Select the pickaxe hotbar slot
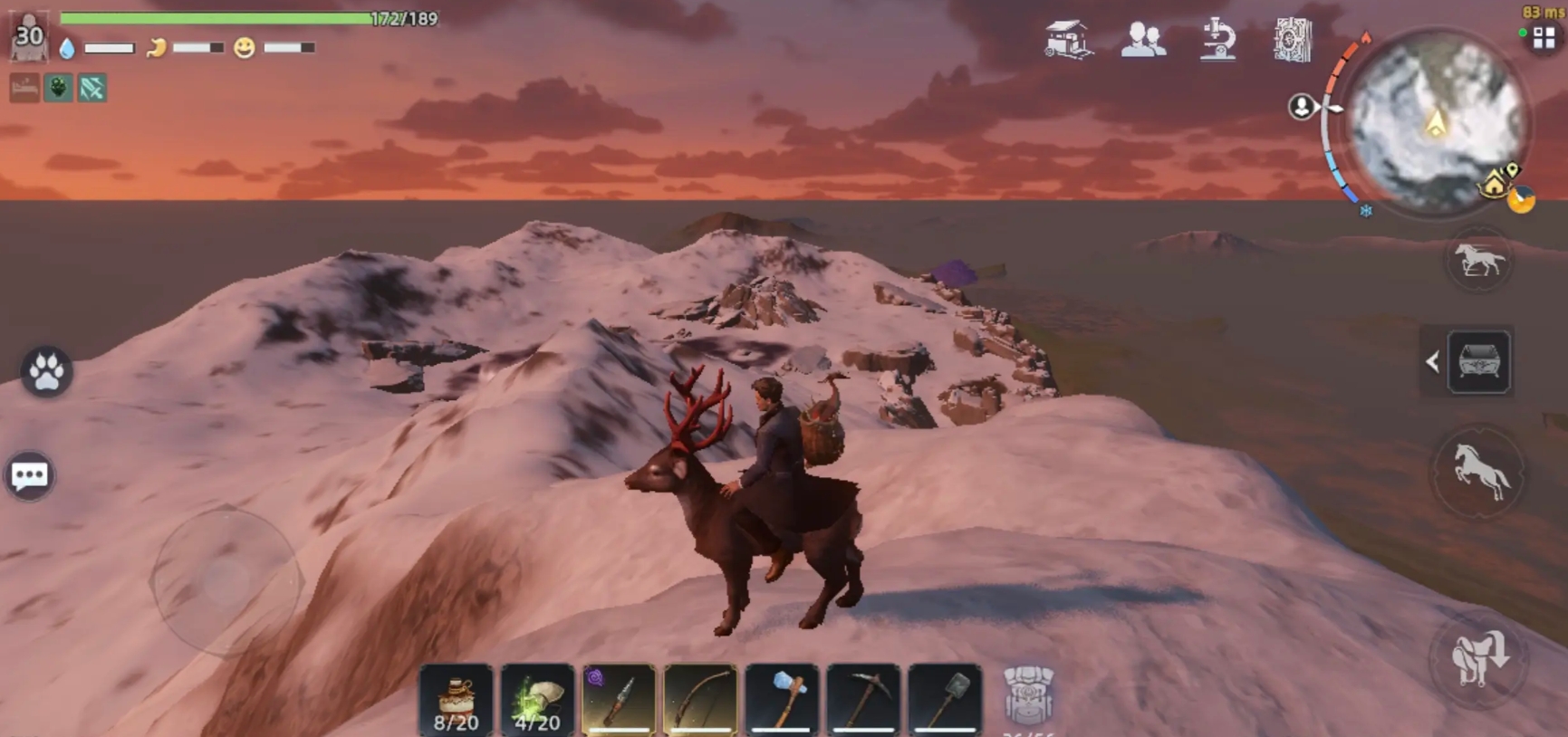The height and width of the screenshot is (737, 1568). point(863,700)
